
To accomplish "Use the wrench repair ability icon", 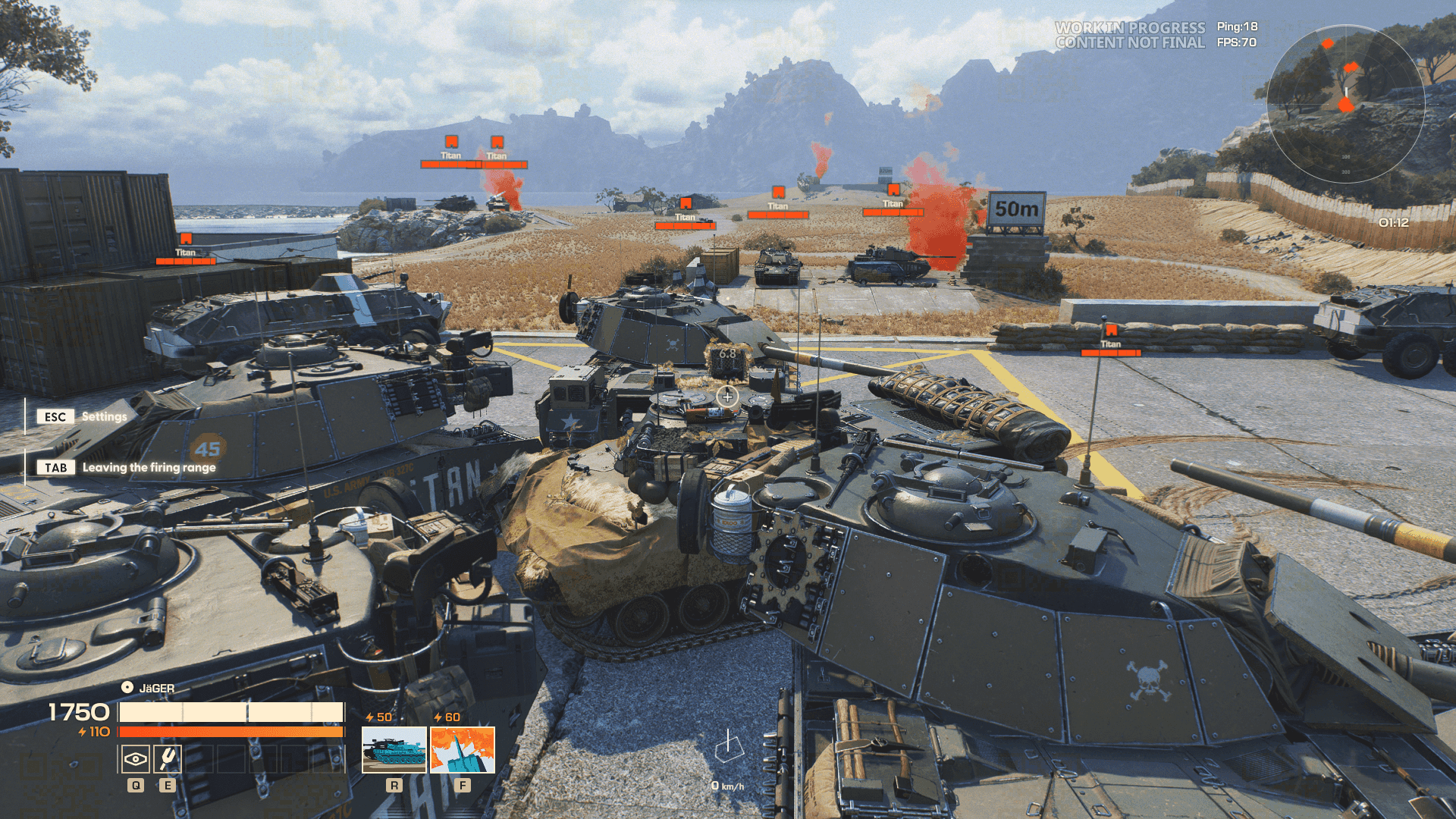I will (x=167, y=758).
